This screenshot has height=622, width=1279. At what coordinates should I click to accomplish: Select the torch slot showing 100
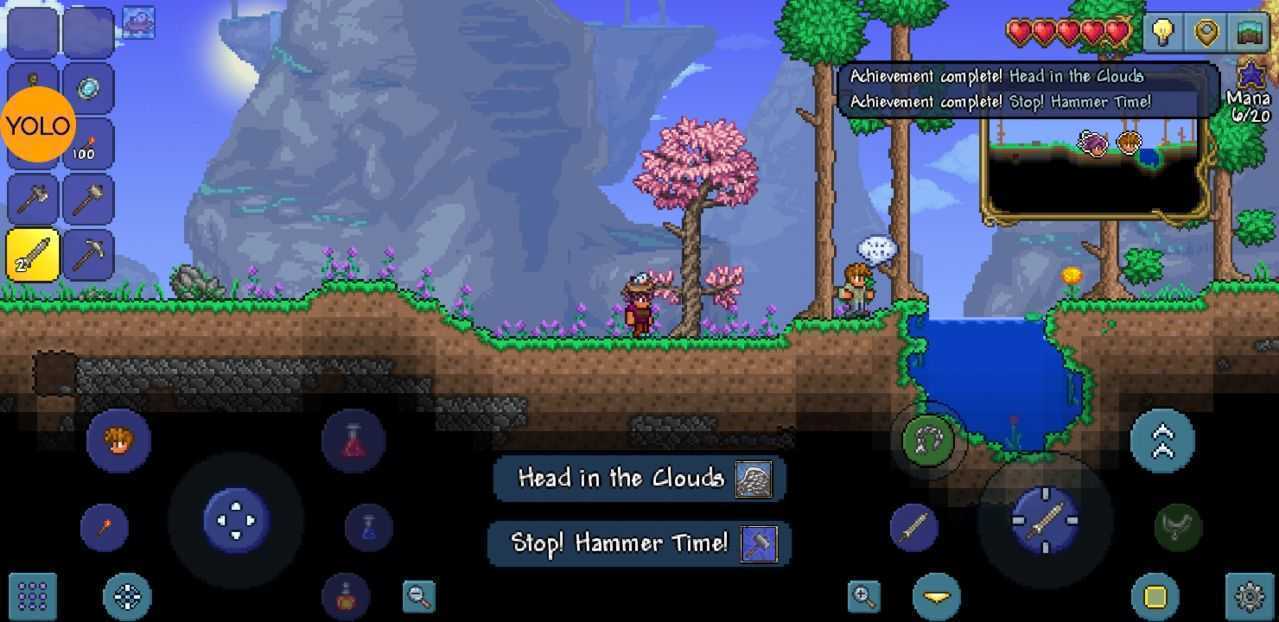[x=88, y=144]
